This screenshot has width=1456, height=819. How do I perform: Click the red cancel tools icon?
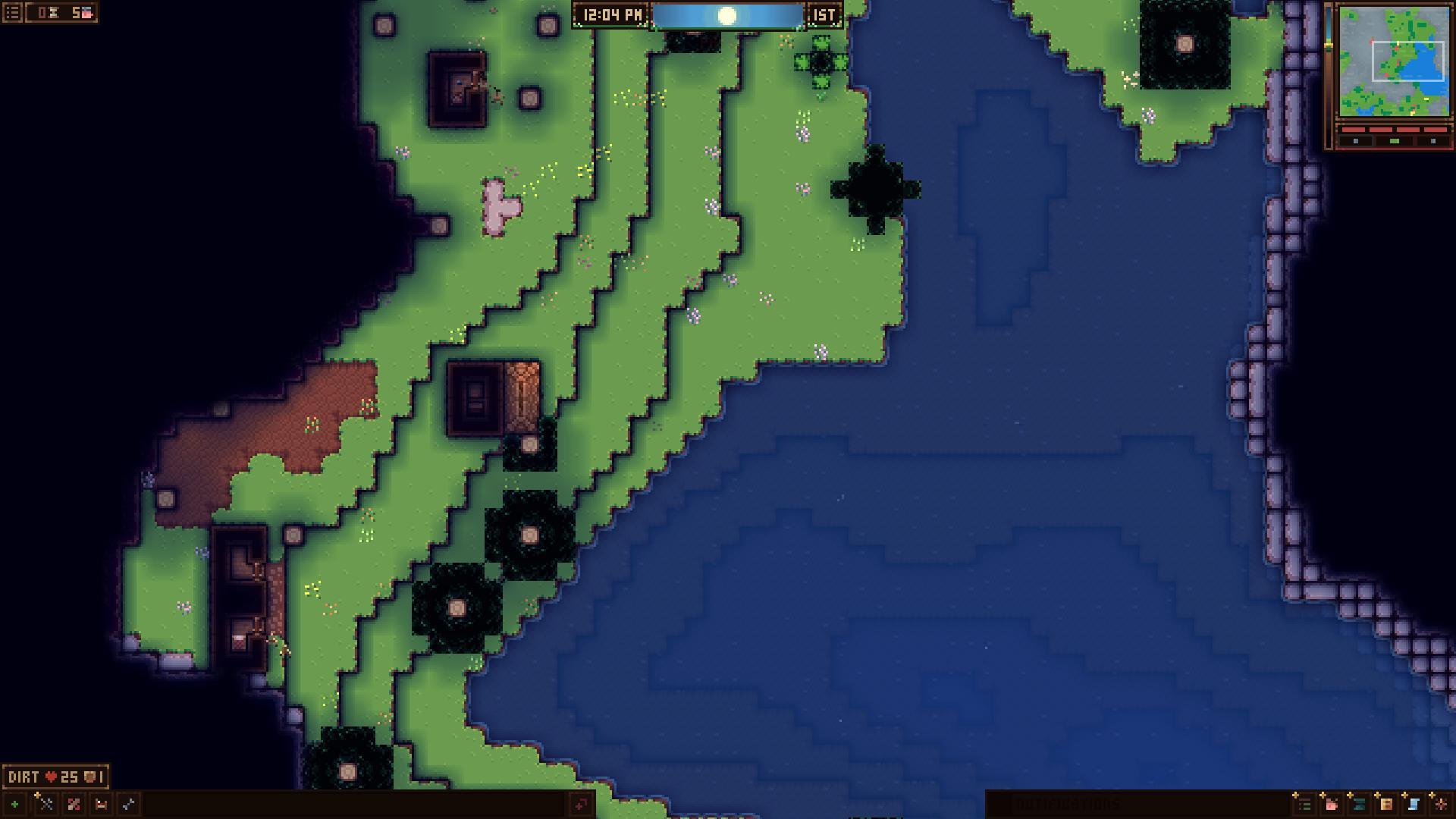coord(74,804)
